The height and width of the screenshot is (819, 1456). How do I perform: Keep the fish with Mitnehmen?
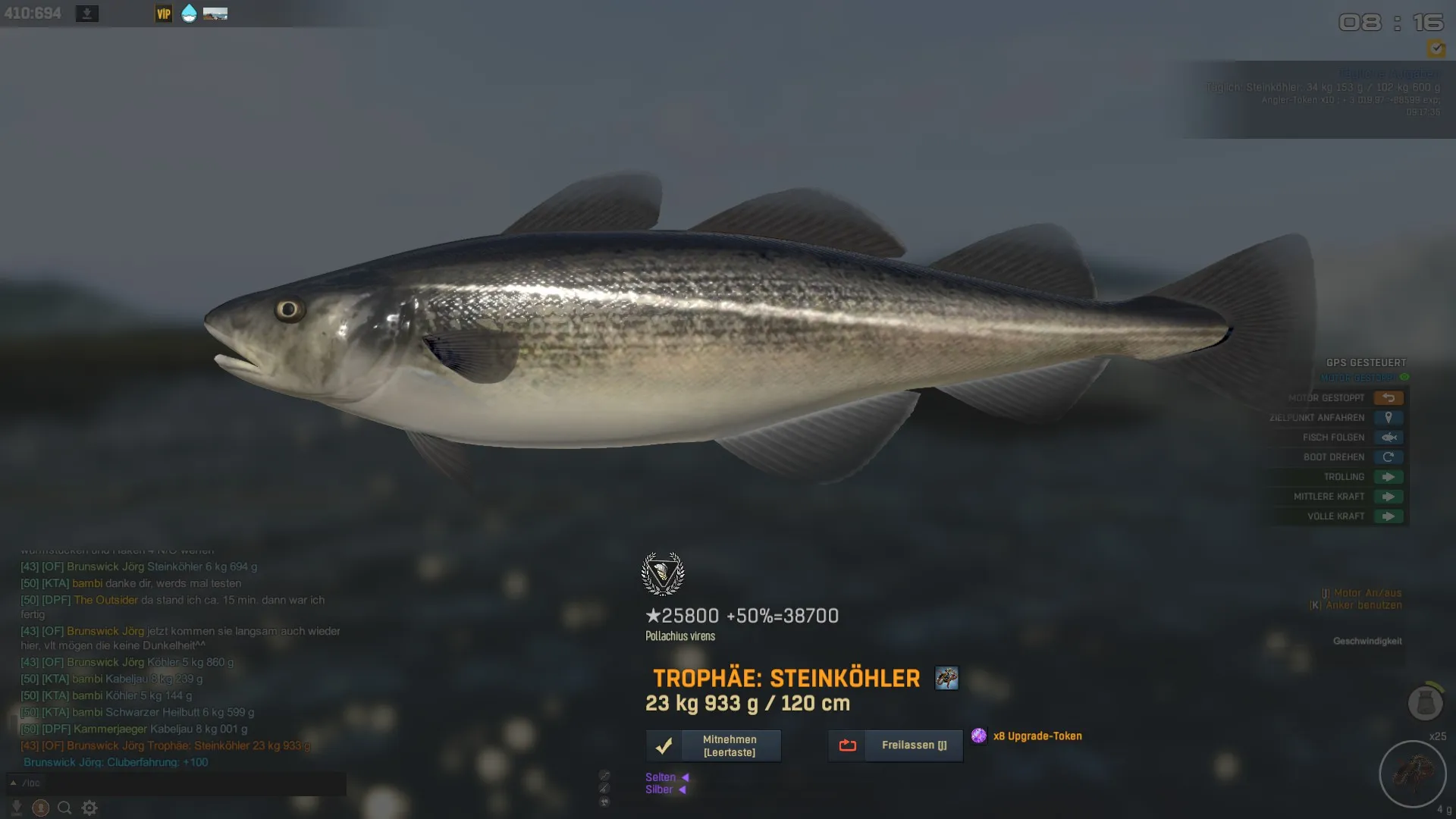[714, 745]
